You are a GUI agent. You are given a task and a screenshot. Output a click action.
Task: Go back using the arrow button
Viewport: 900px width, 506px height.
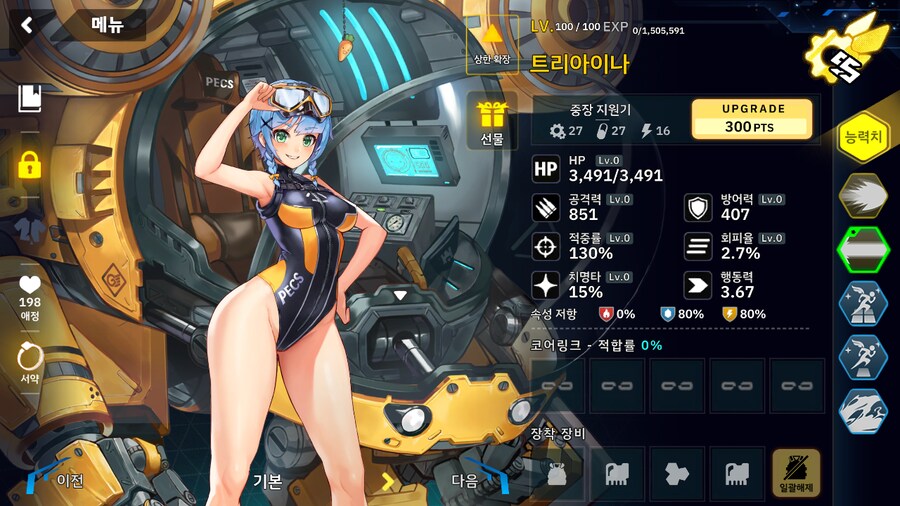point(27,24)
